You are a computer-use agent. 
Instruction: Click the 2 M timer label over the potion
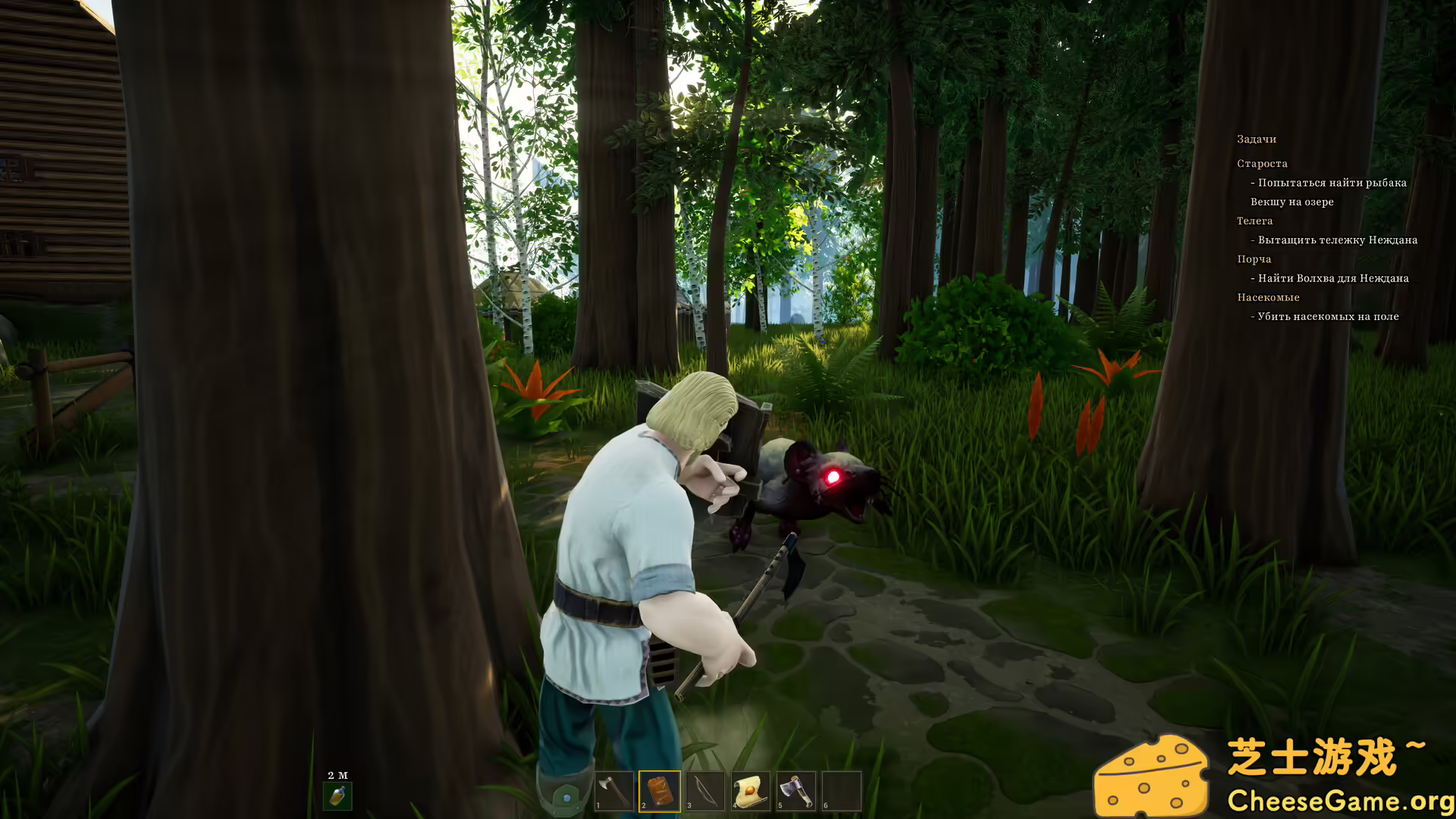(x=337, y=775)
